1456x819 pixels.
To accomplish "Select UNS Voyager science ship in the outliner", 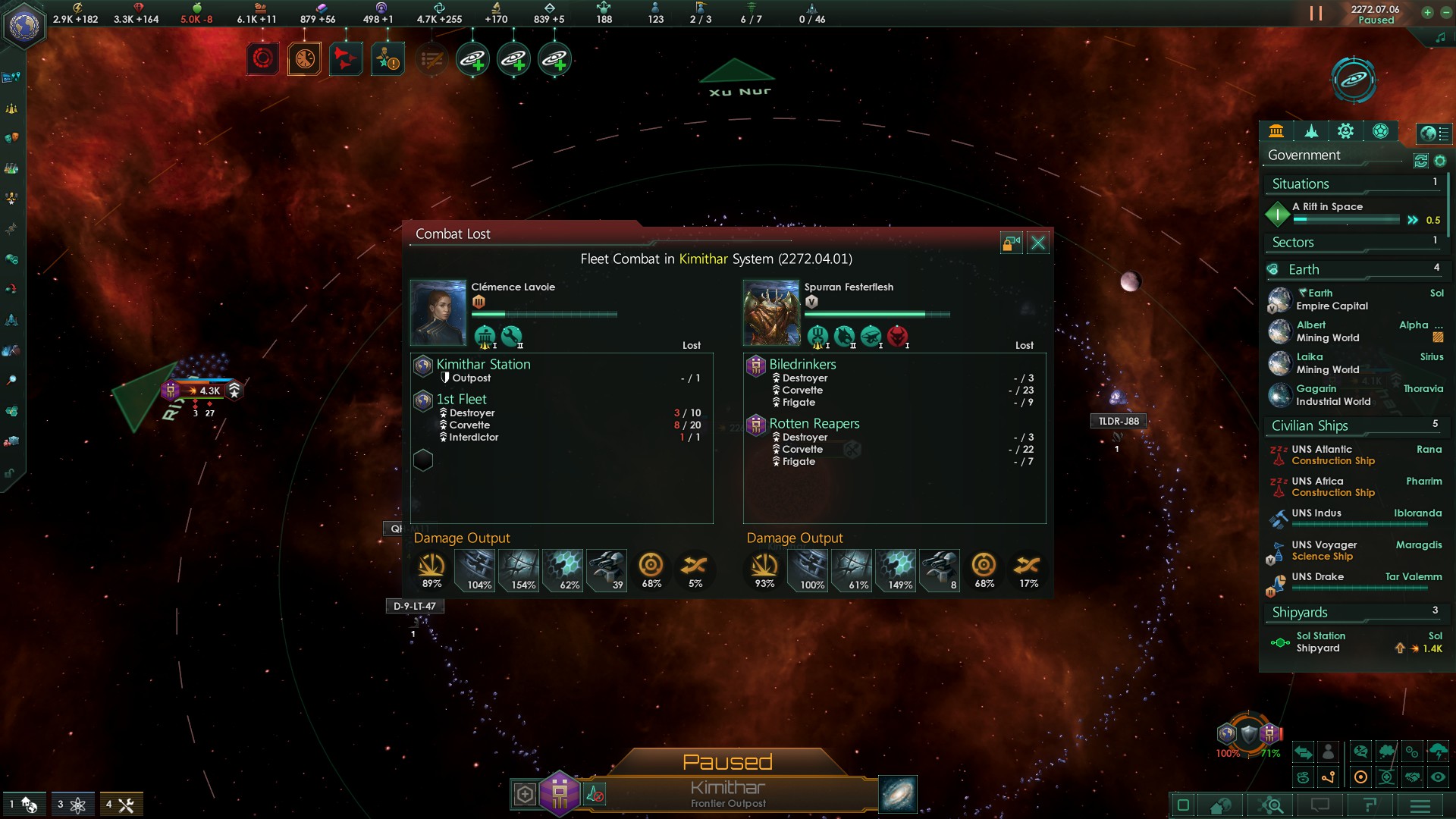I will [1326, 545].
